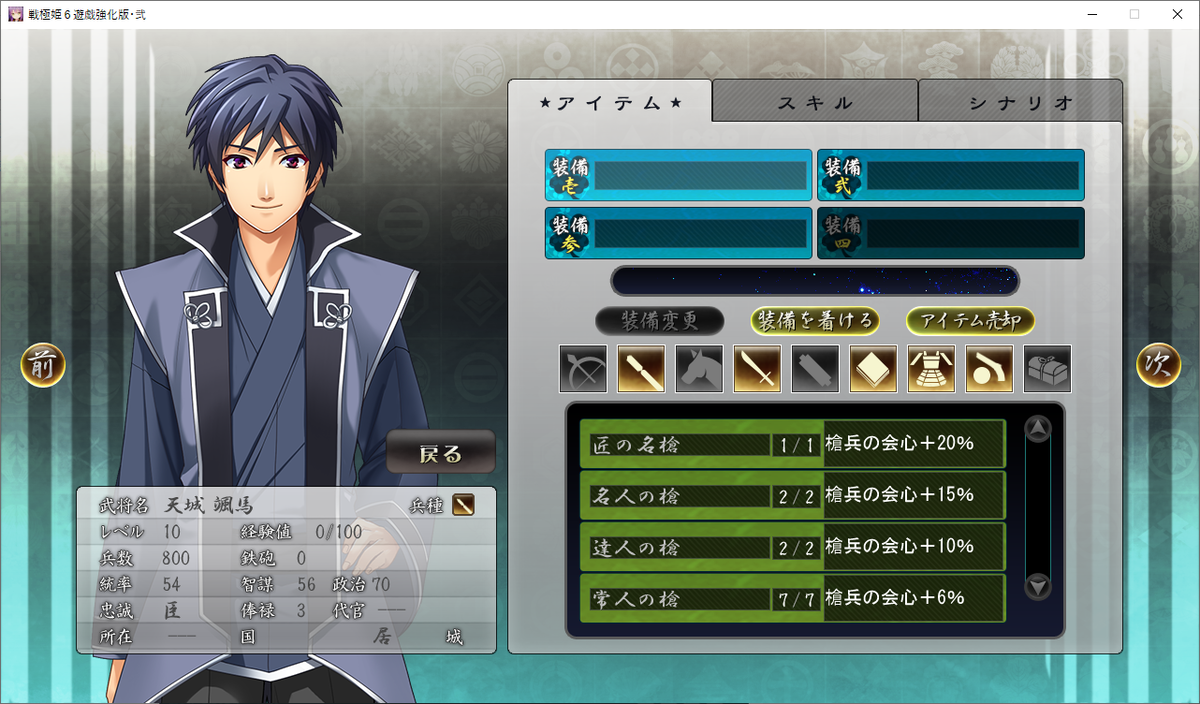1200x704 pixels.
Task: Go back with the 戻る button
Action: tap(441, 453)
